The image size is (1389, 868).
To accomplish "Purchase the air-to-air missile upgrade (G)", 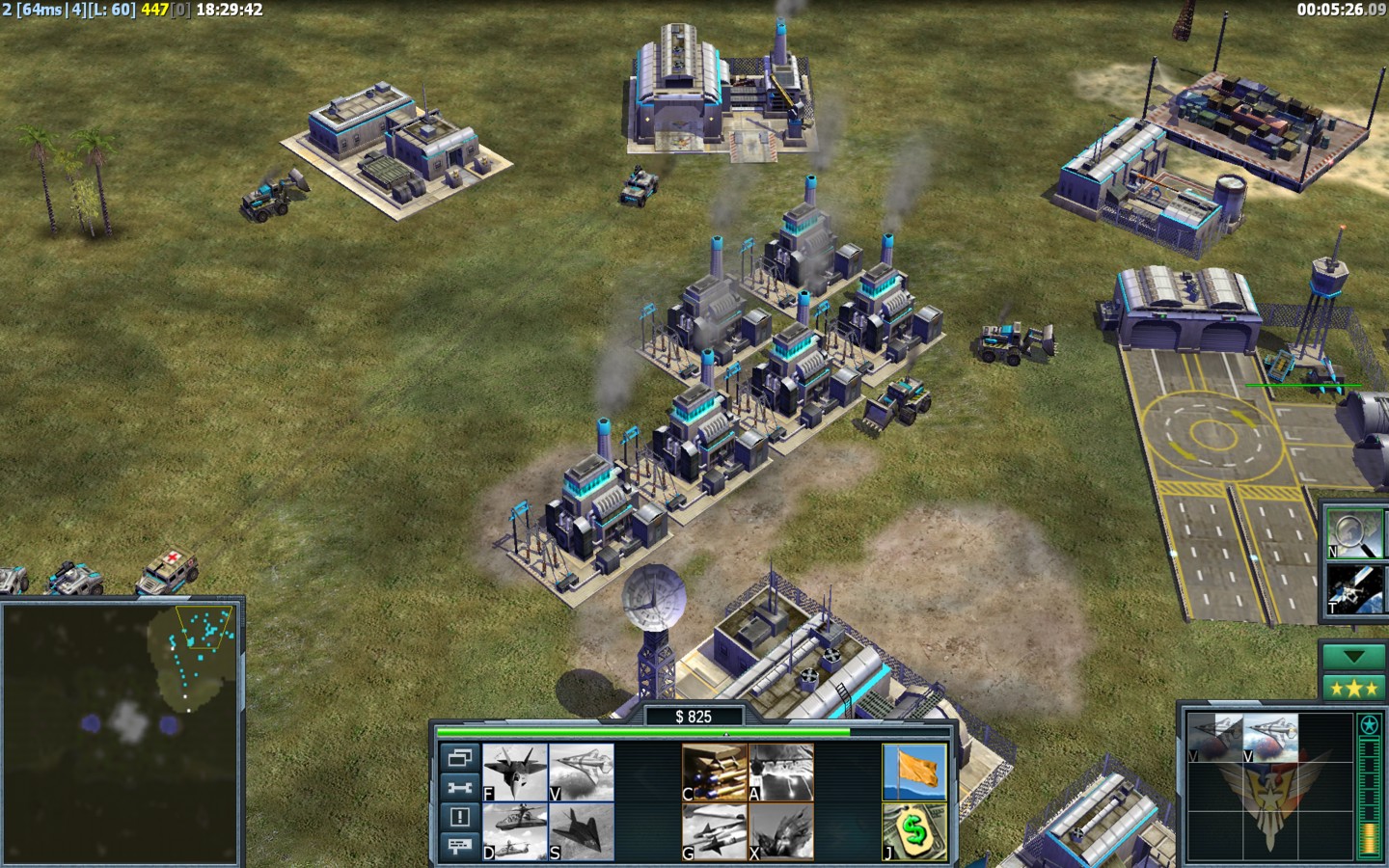I will (x=715, y=831).
